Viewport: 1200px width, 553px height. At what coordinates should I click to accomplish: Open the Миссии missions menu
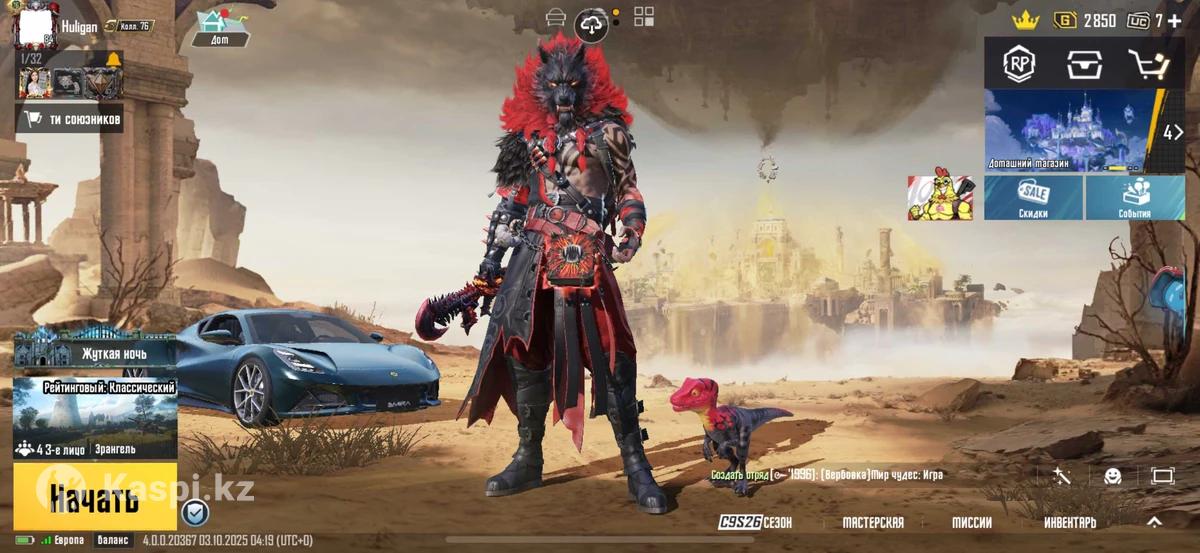click(x=971, y=522)
